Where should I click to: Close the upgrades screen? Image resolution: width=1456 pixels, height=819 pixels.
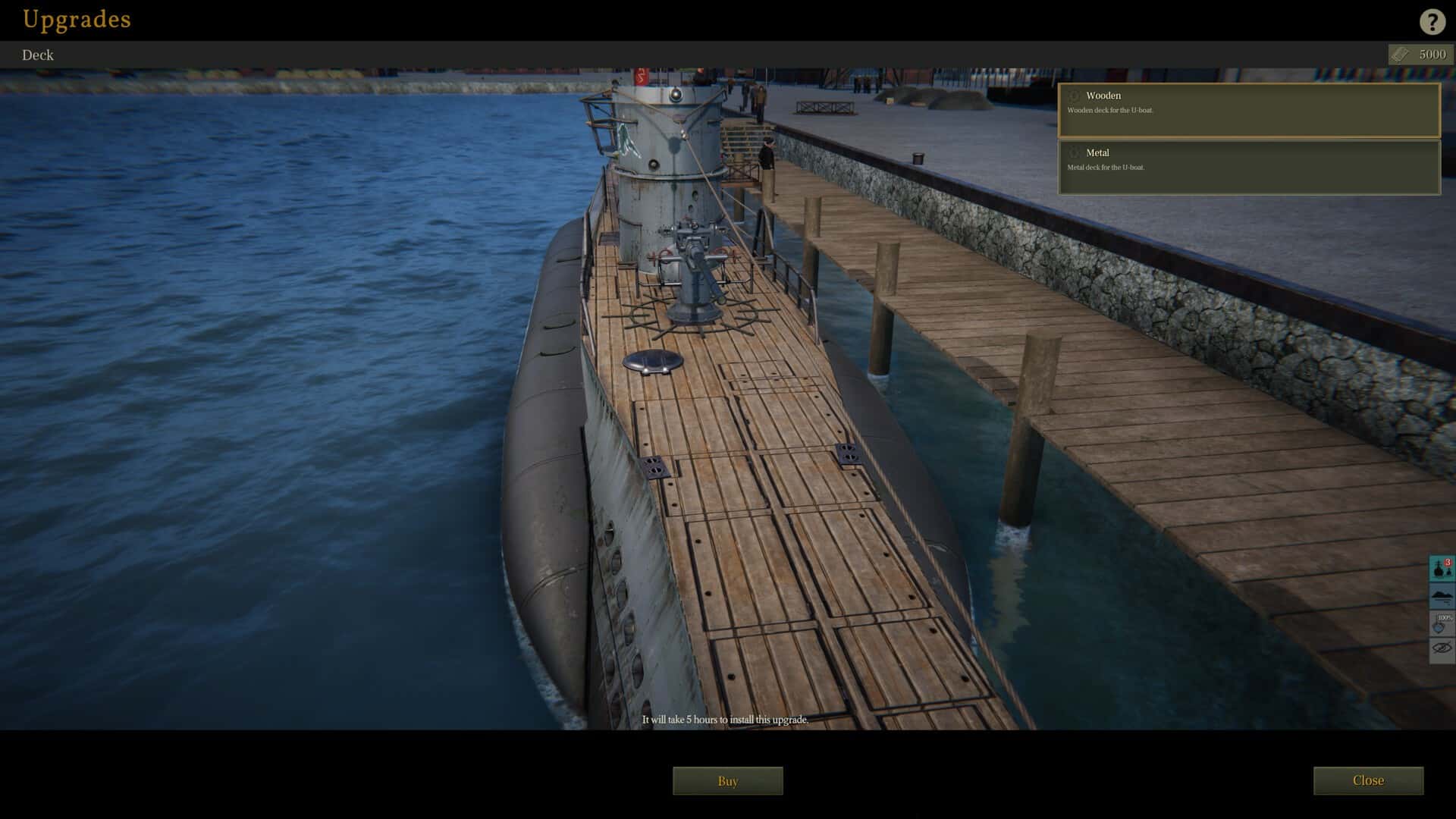click(x=1368, y=780)
